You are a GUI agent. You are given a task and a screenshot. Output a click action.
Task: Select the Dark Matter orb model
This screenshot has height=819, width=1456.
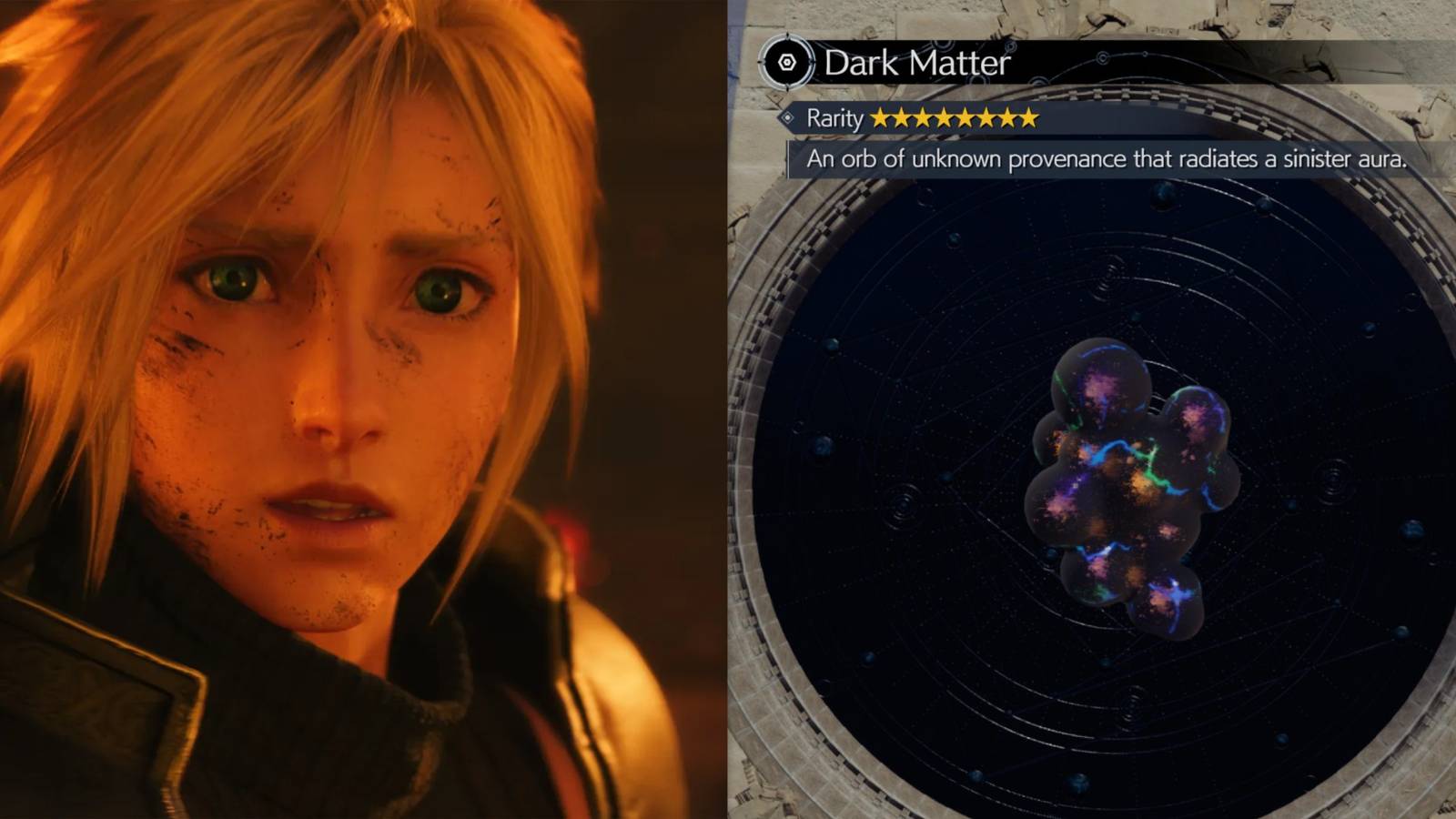click(x=1128, y=491)
